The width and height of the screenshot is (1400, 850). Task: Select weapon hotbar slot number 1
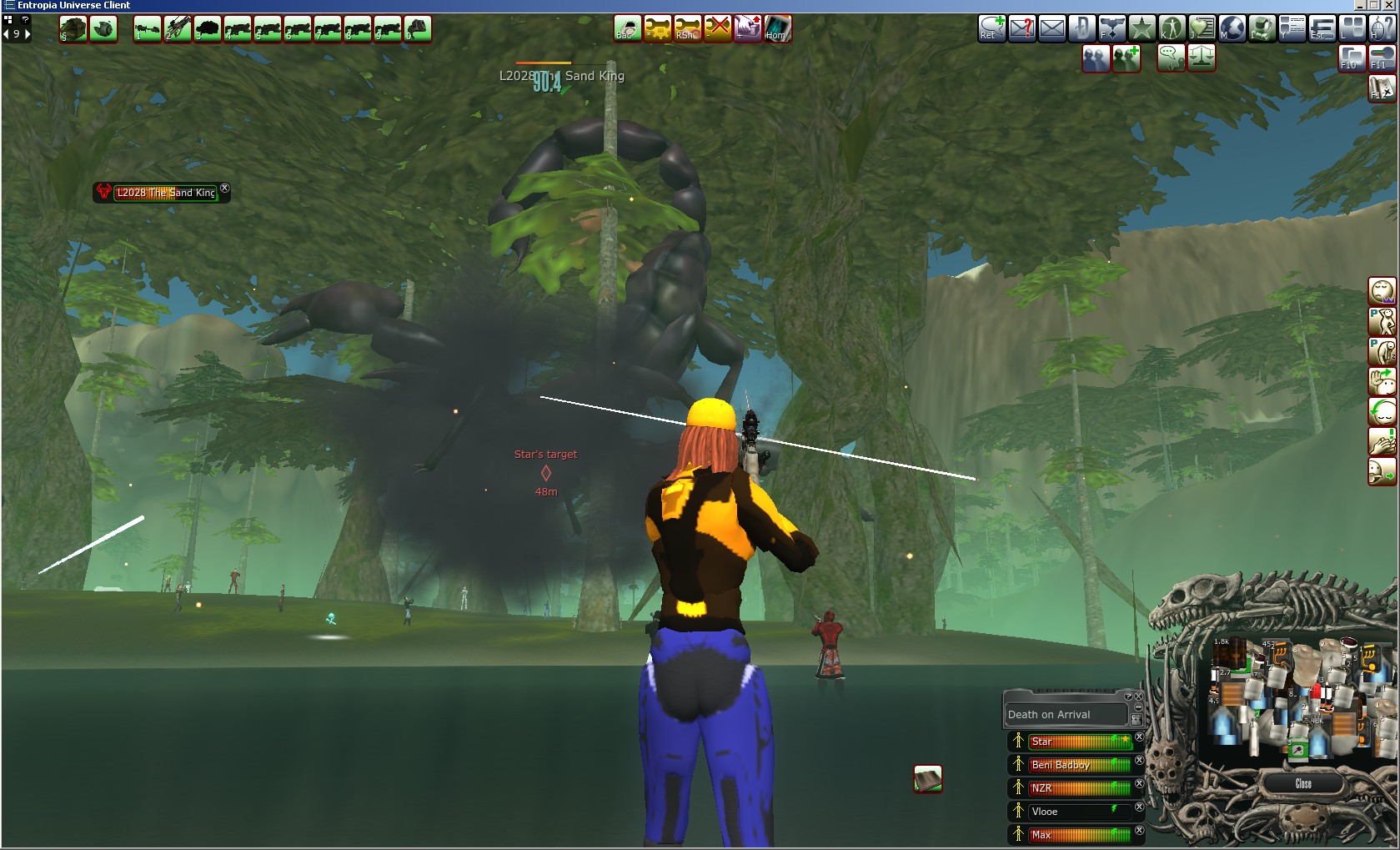click(x=148, y=29)
